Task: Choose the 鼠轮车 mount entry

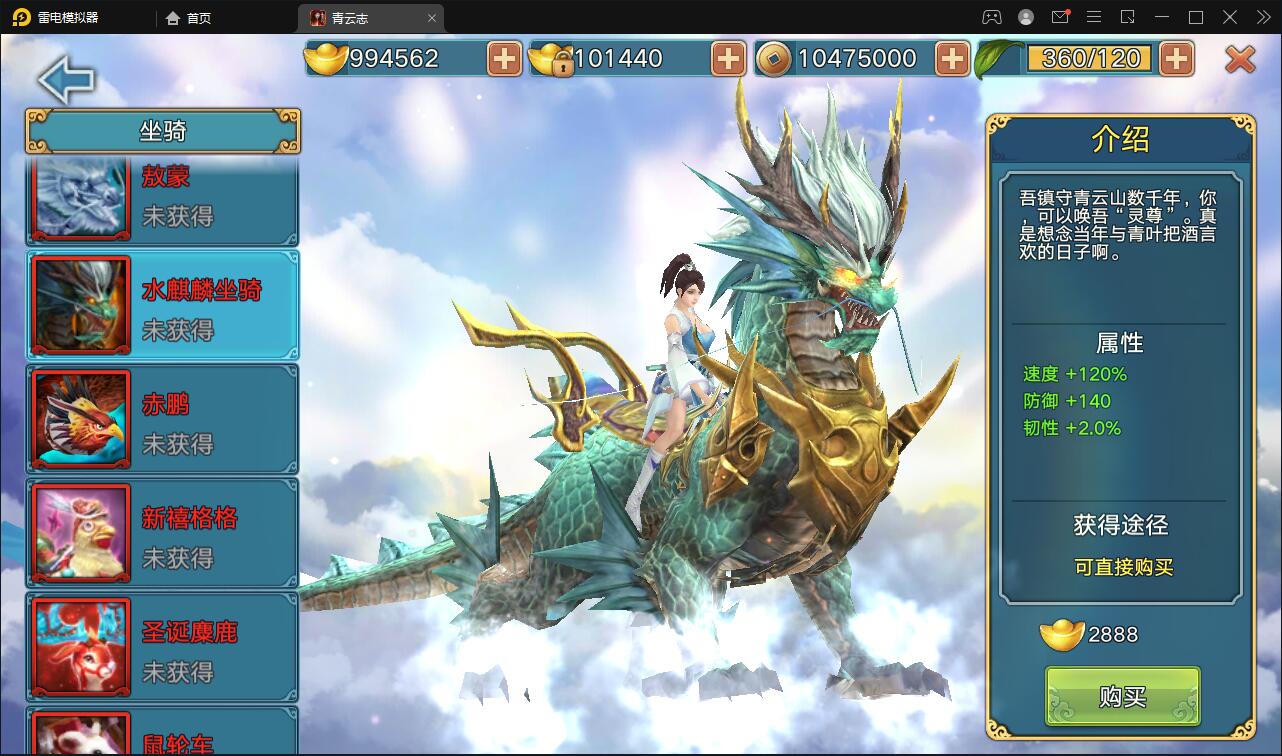Action: 162,735
